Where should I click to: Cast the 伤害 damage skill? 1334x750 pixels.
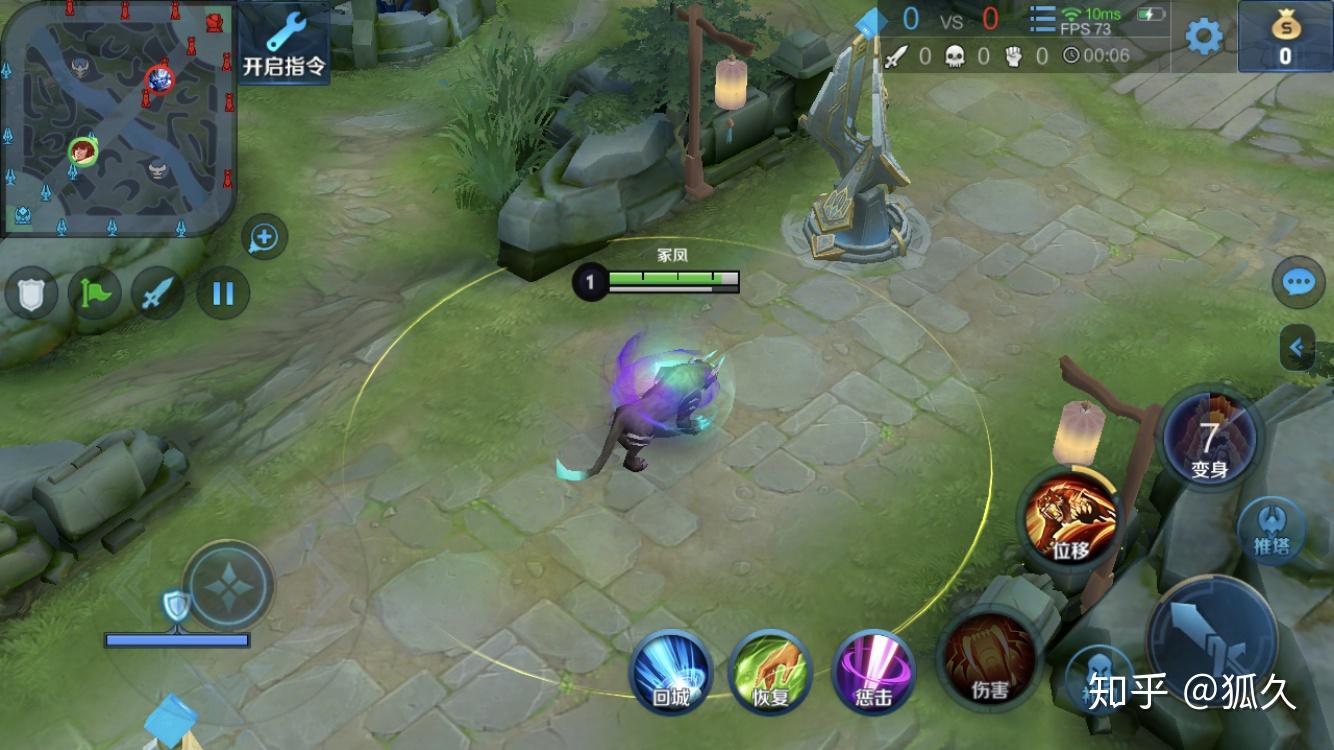(x=990, y=658)
